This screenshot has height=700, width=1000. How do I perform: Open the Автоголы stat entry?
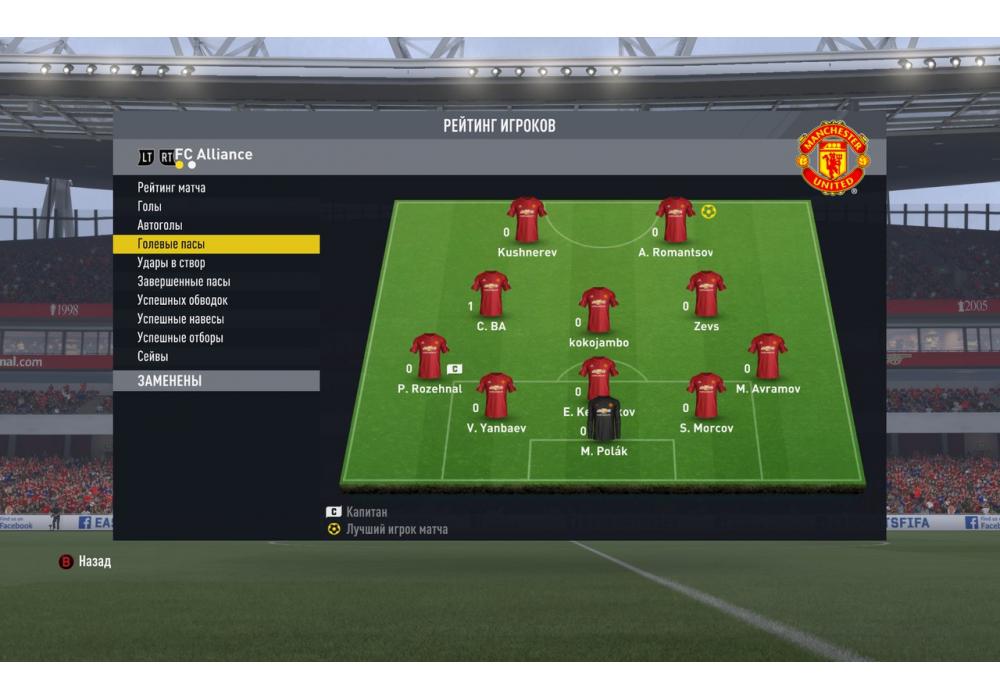coord(160,226)
